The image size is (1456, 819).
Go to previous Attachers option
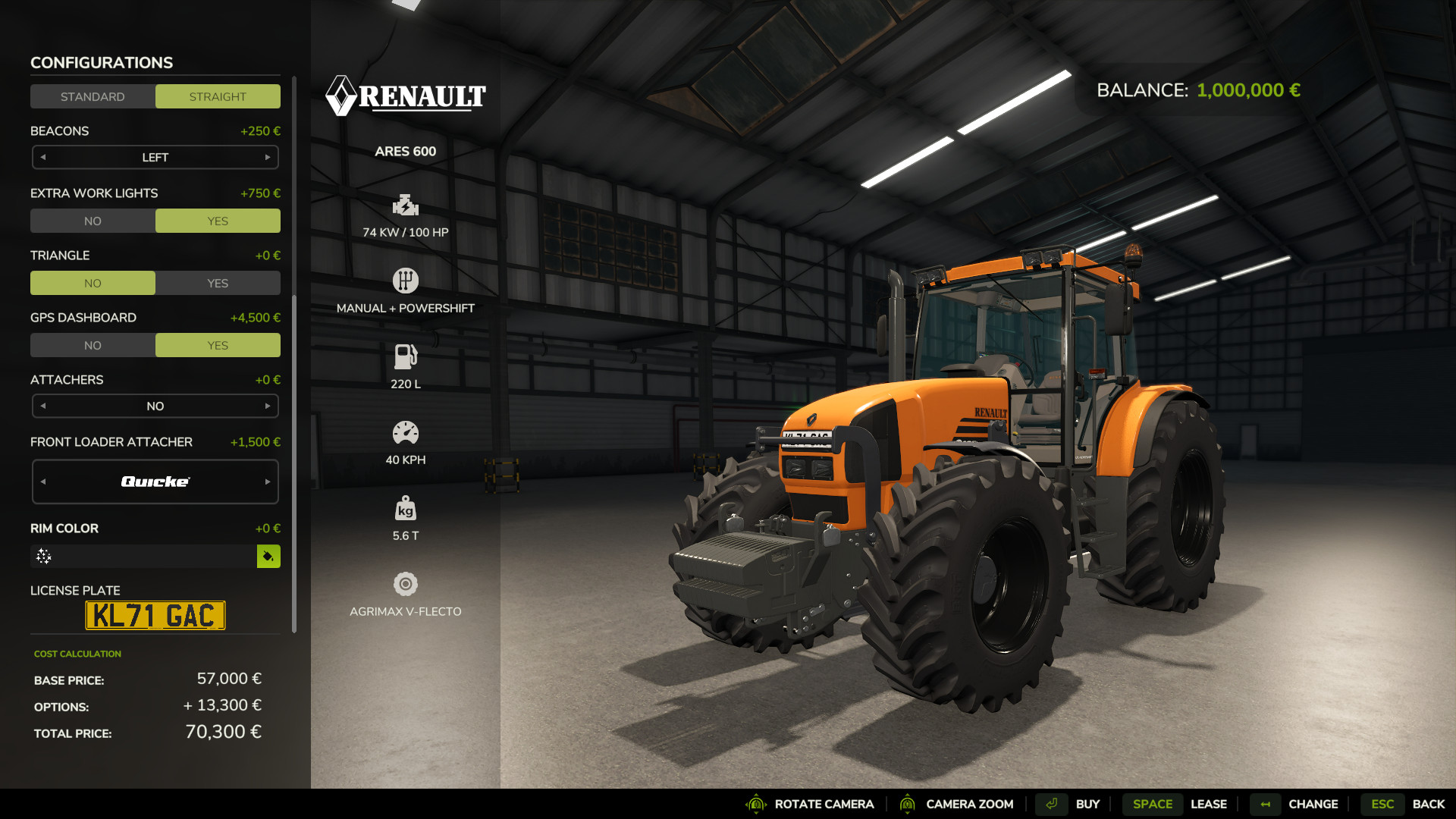[43, 406]
